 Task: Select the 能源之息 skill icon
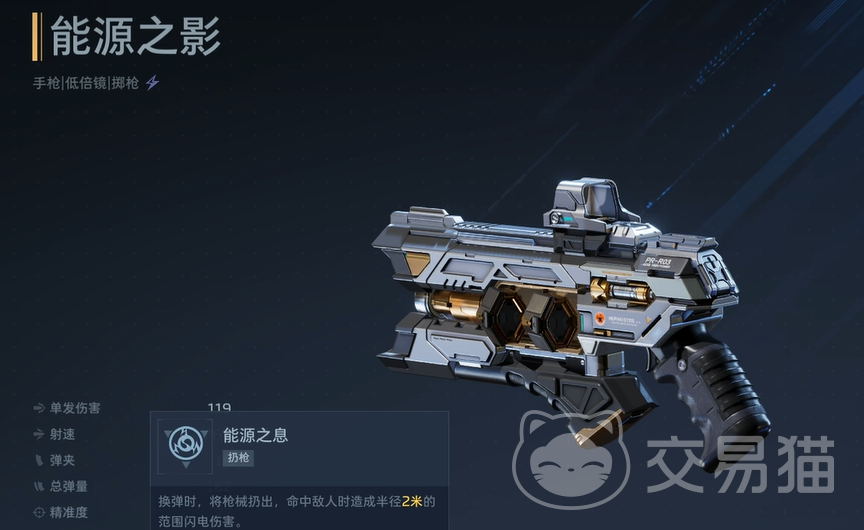[x=185, y=443]
